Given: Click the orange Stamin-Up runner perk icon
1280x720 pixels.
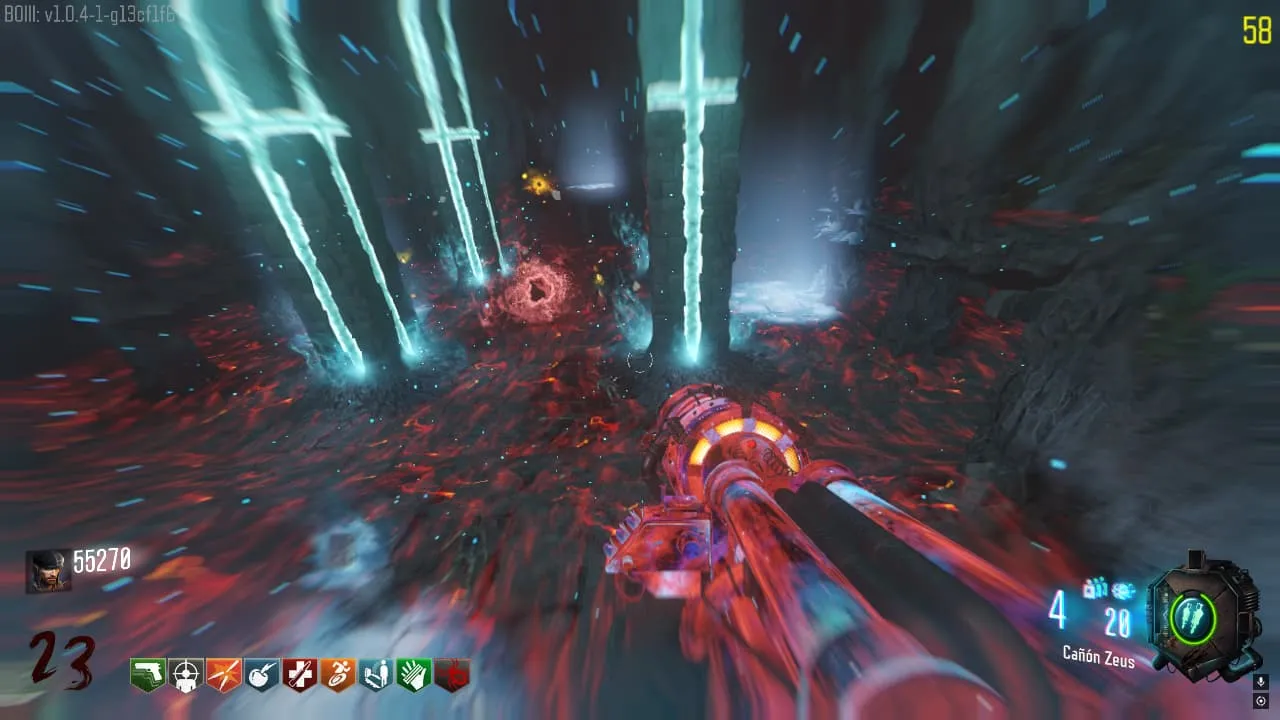Looking at the screenshot, I should [338, 675].
